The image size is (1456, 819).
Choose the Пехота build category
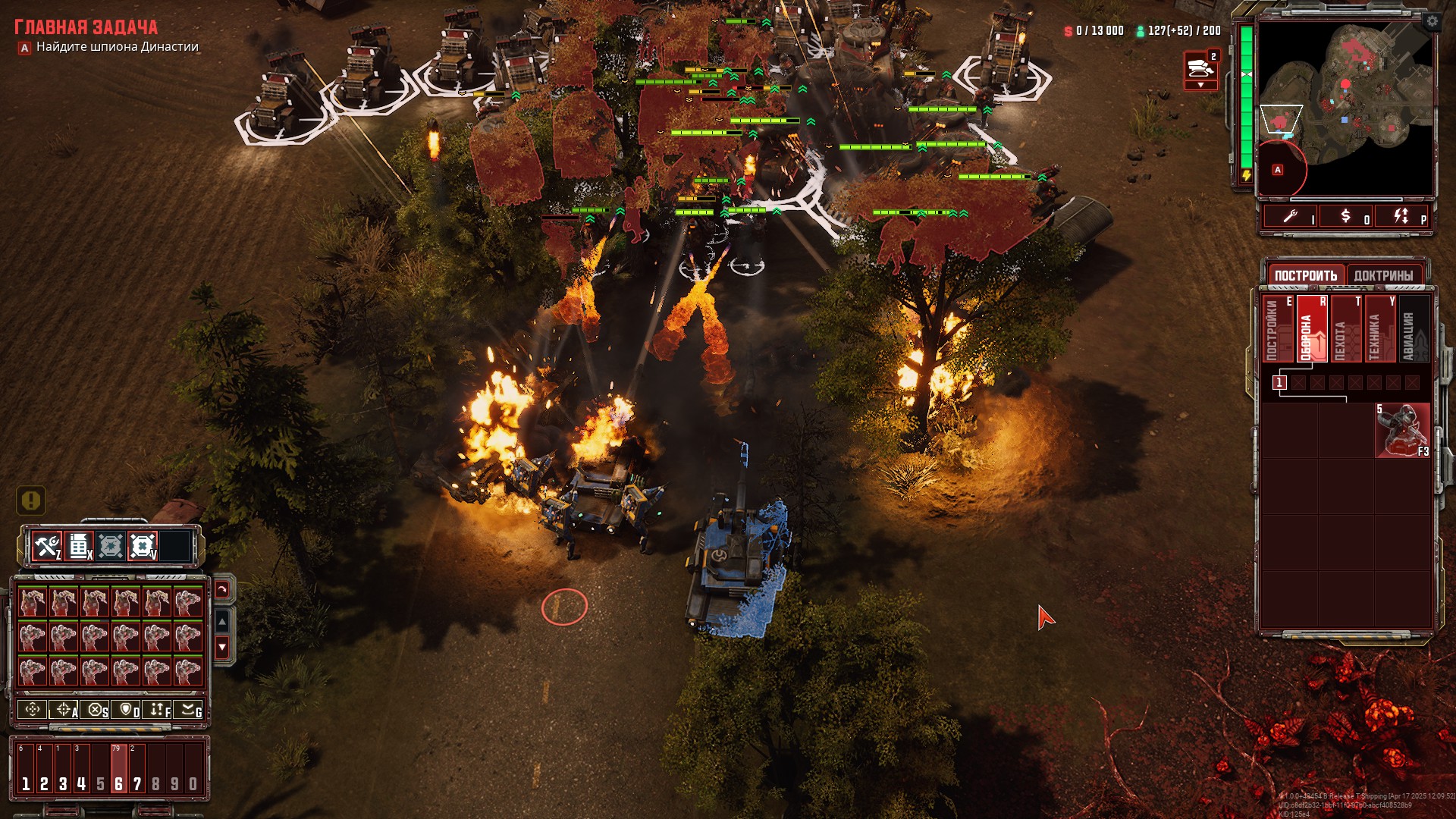pyautogui.click(x=1342, y=330)
